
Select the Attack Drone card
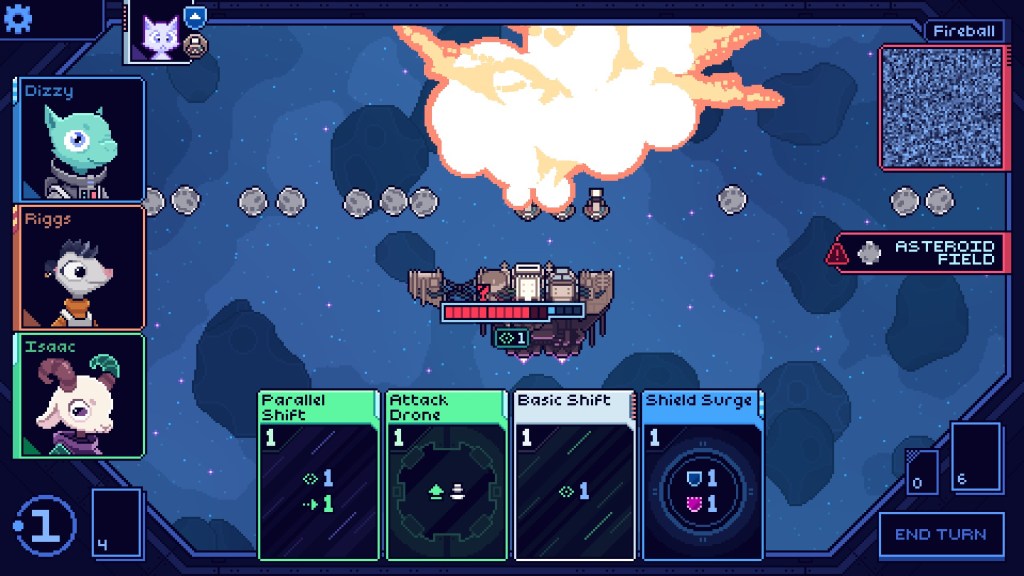pos(447,474)
